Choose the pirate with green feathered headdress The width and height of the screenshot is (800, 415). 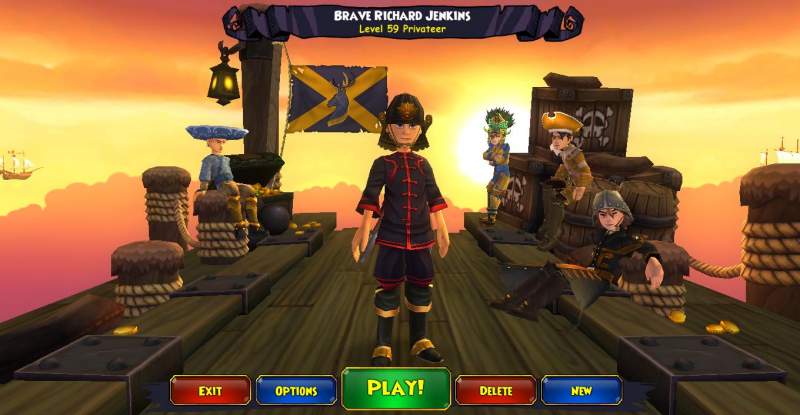coord(496,160)
